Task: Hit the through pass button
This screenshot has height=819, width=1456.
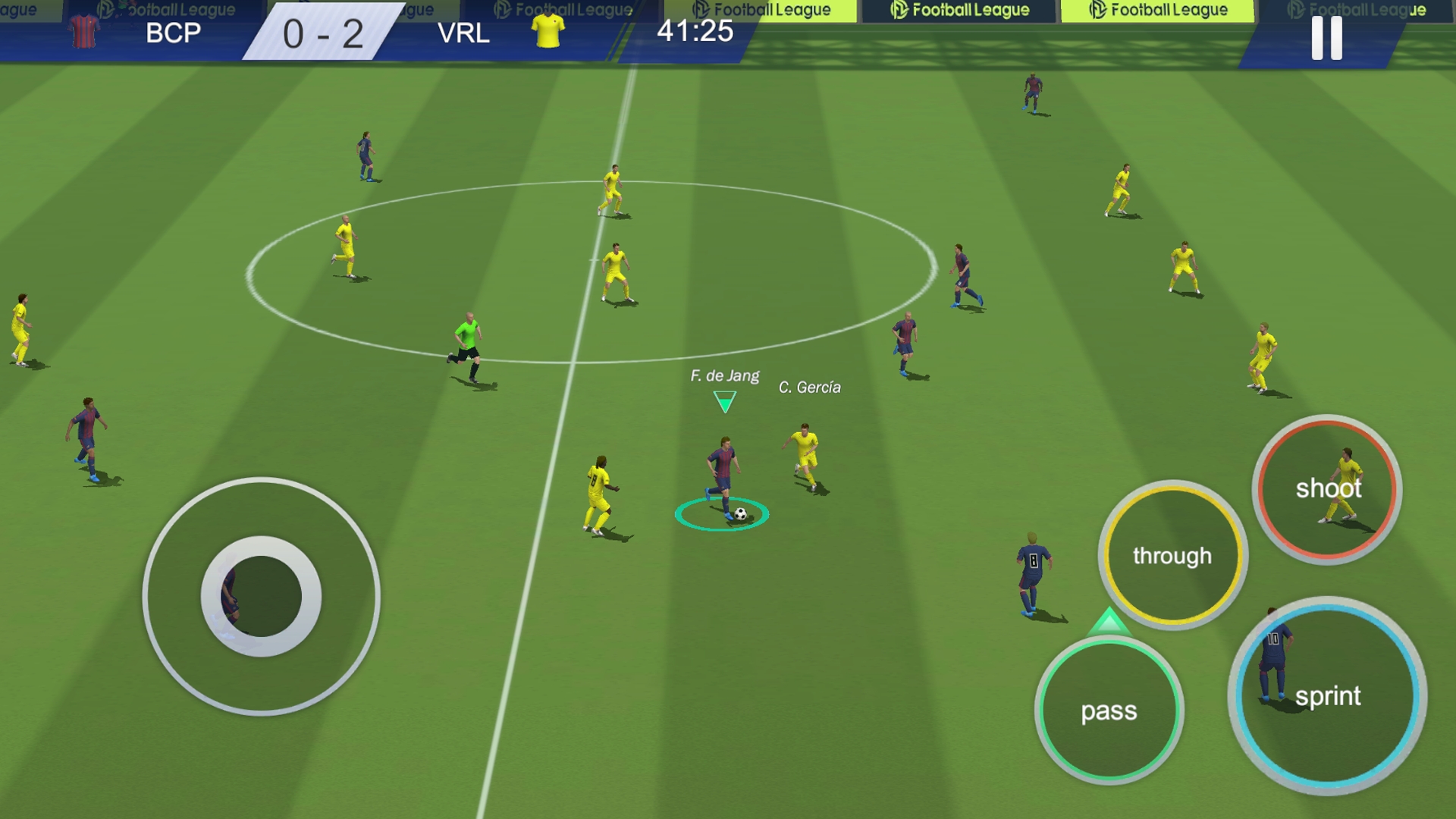Action: pos(1172,555)
